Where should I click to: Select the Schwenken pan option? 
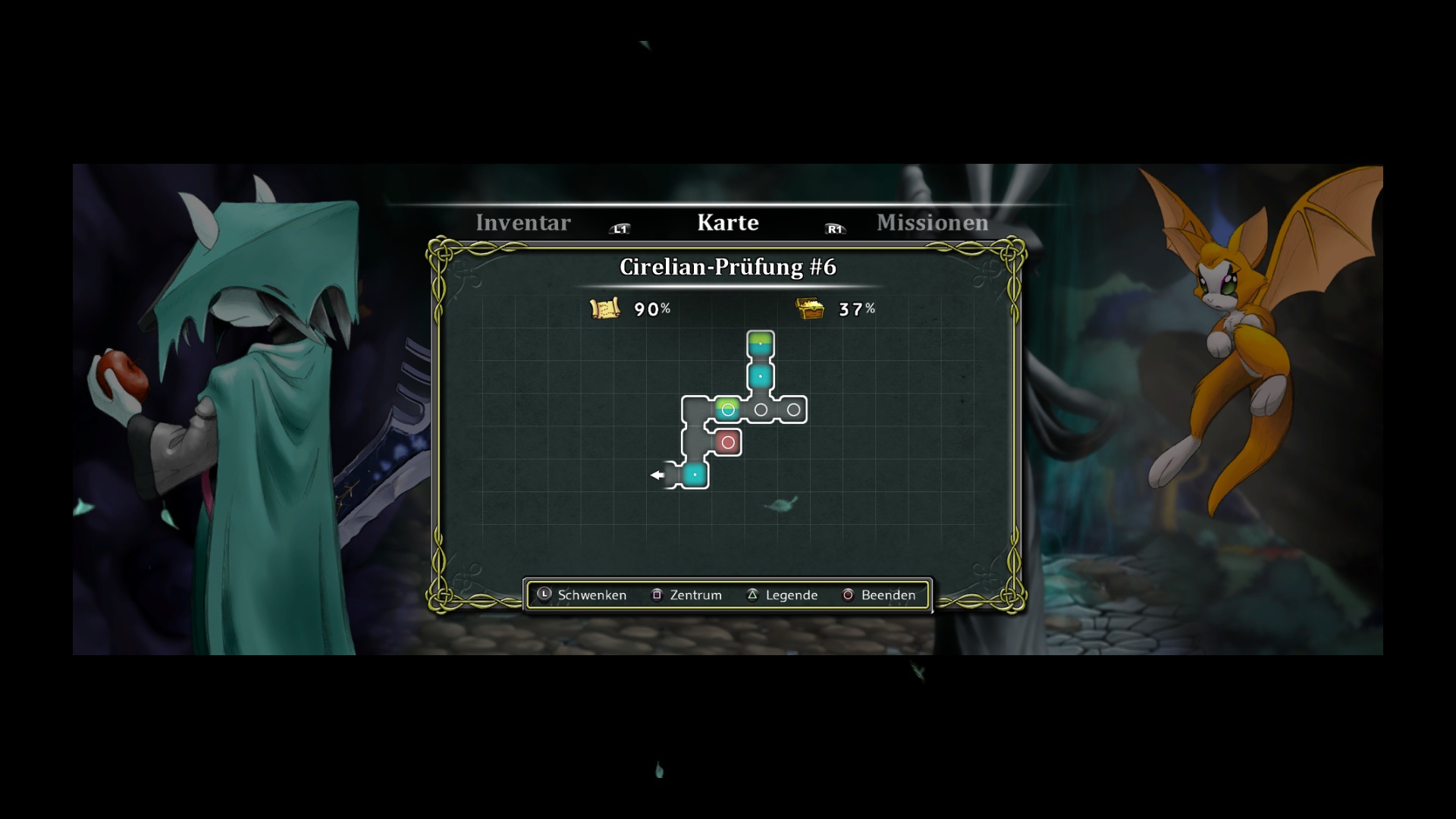pyautogui.click(x=582, y=595)
